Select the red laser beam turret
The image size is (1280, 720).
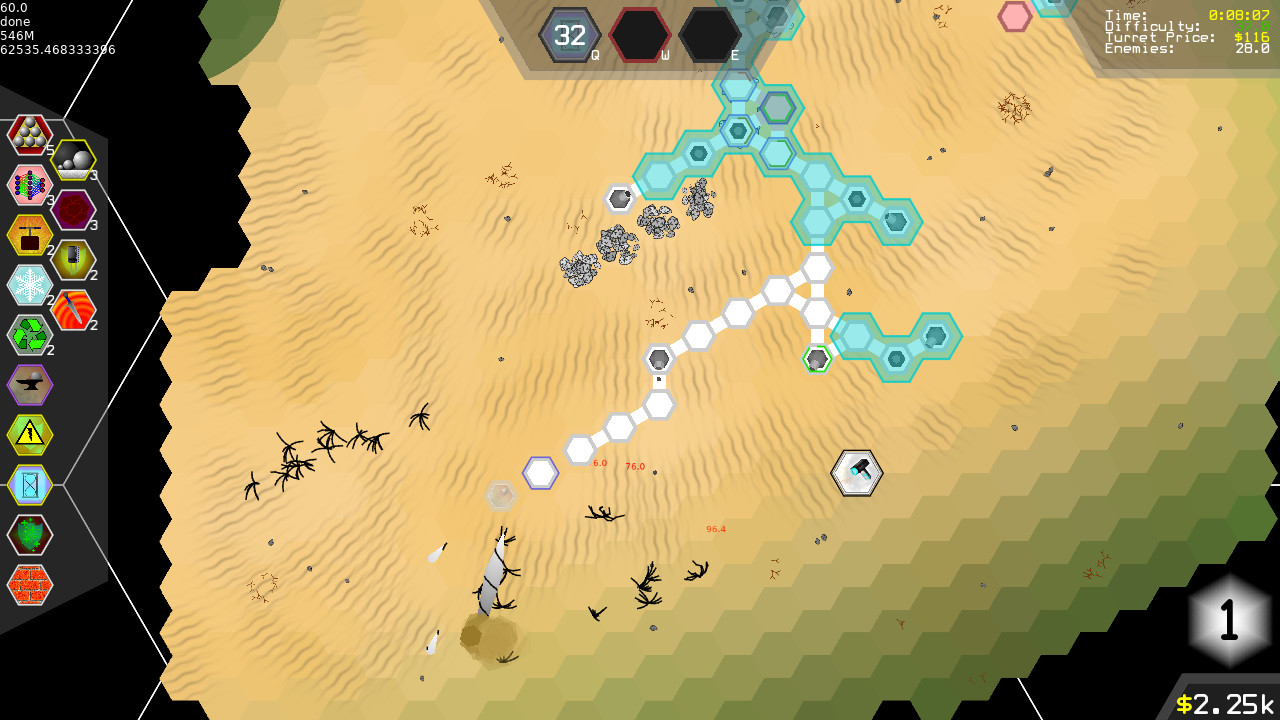pos(75,309)
